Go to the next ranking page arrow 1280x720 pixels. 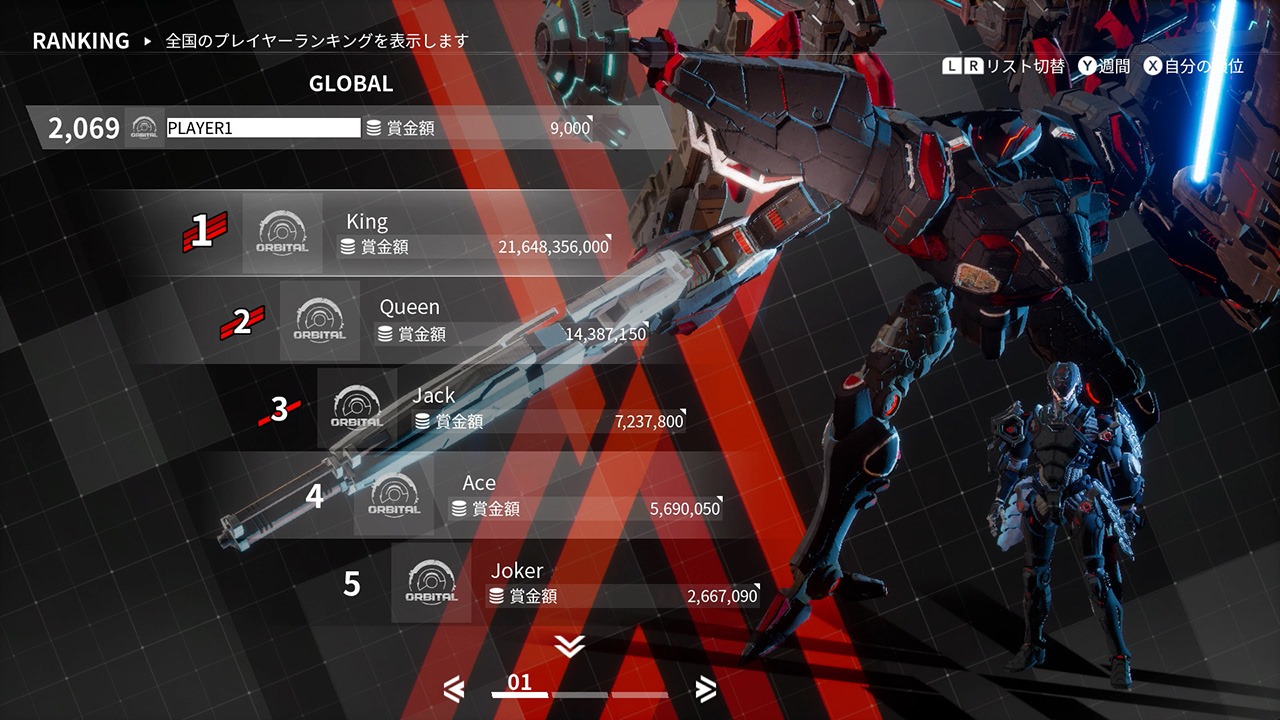pyautogui.click(x=706, y=688)
